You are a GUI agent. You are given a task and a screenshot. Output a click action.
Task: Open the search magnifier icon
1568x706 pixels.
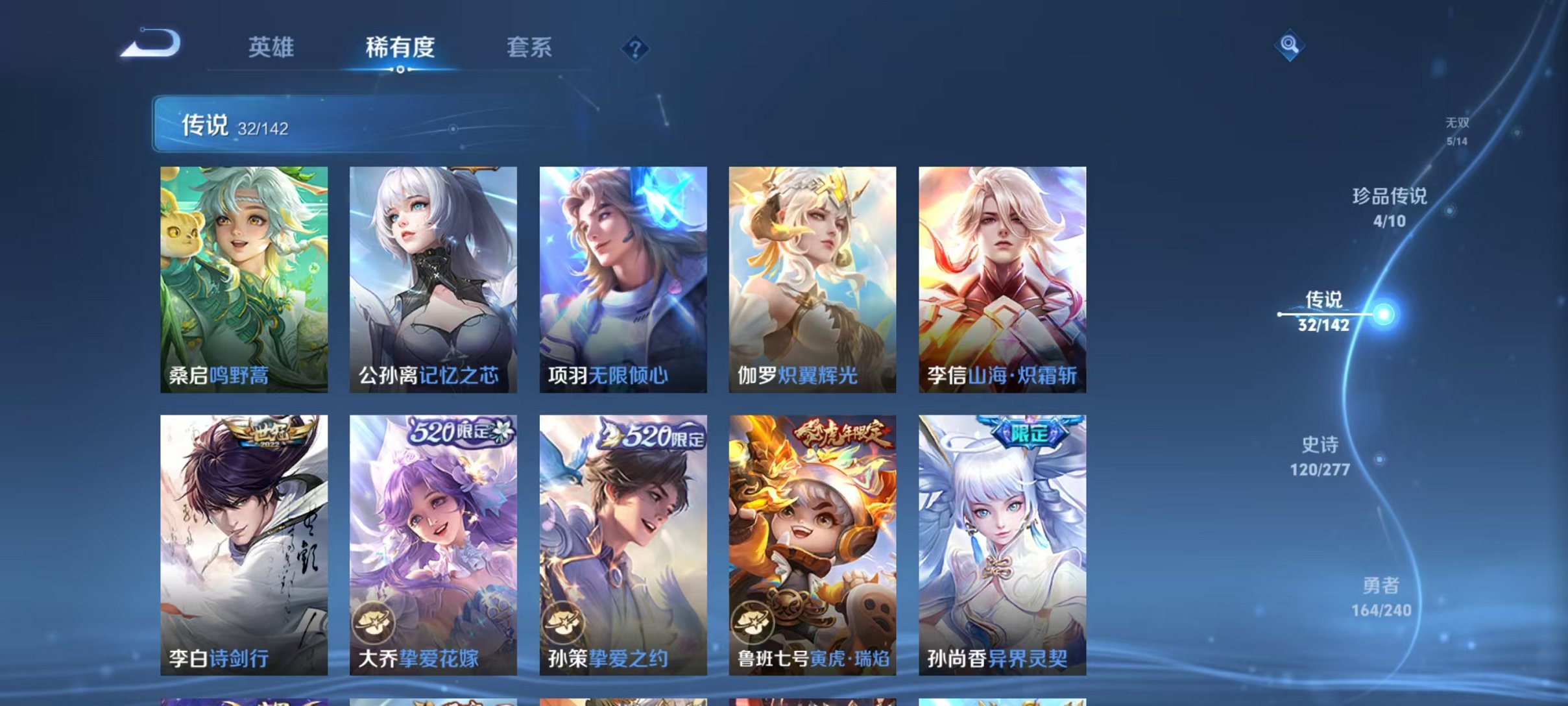(x=1290, y=45)
